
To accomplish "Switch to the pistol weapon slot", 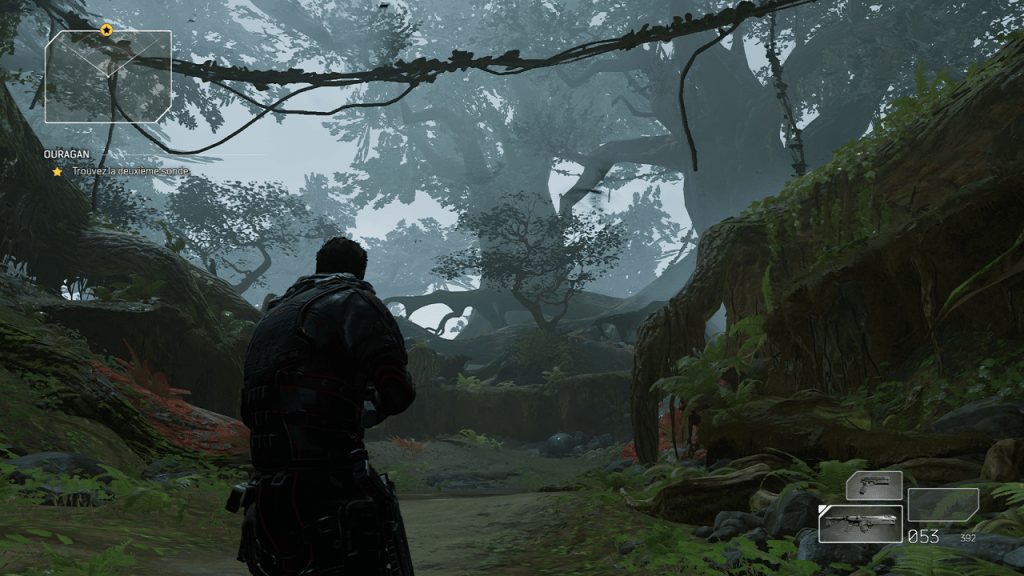I will (x=873, y=485).
